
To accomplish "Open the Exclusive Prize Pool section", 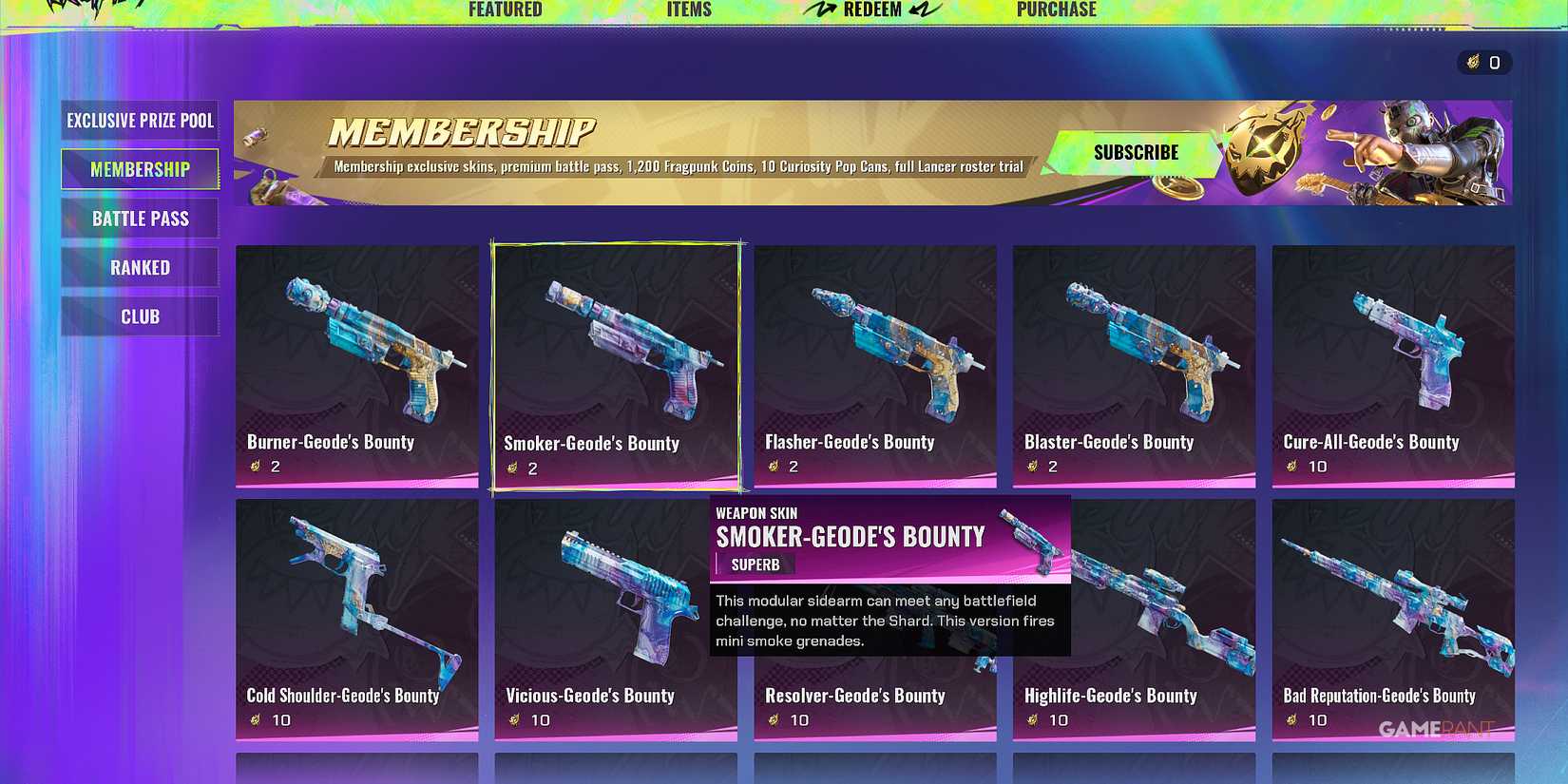I will pyautogui.click(x=139, y=121).
